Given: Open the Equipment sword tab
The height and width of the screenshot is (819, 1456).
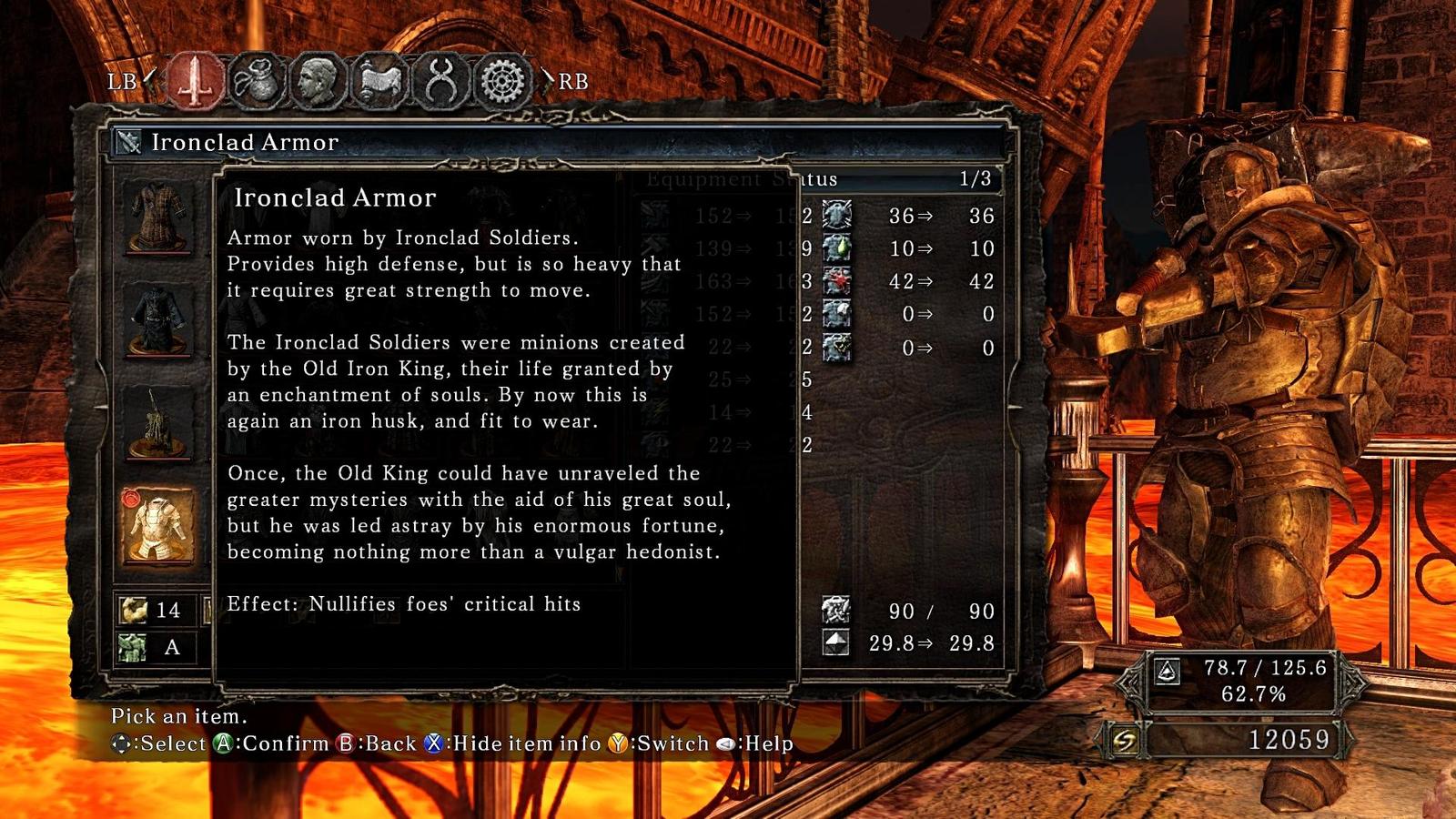Looking at the screenshot, I should [x=195, y=82].
